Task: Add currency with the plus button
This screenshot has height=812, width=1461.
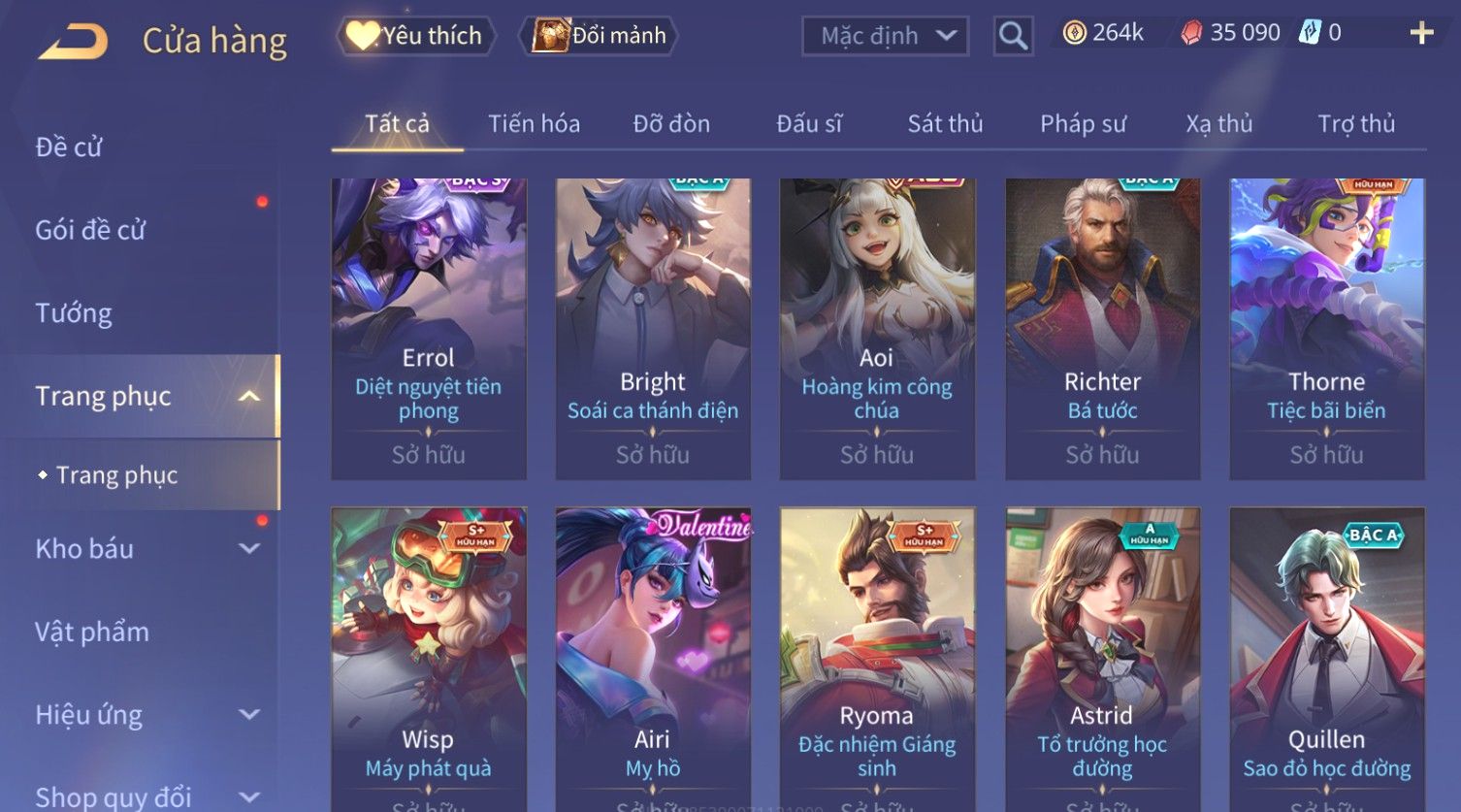Action: (1421, 33)
